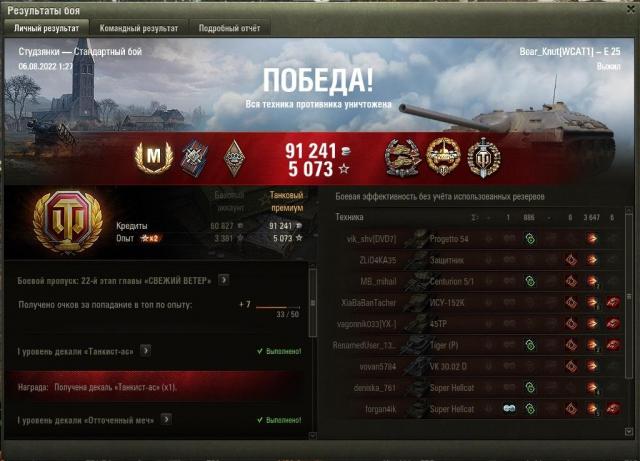
Task: Open the Подробный отчёт tab
Action: 227,29
